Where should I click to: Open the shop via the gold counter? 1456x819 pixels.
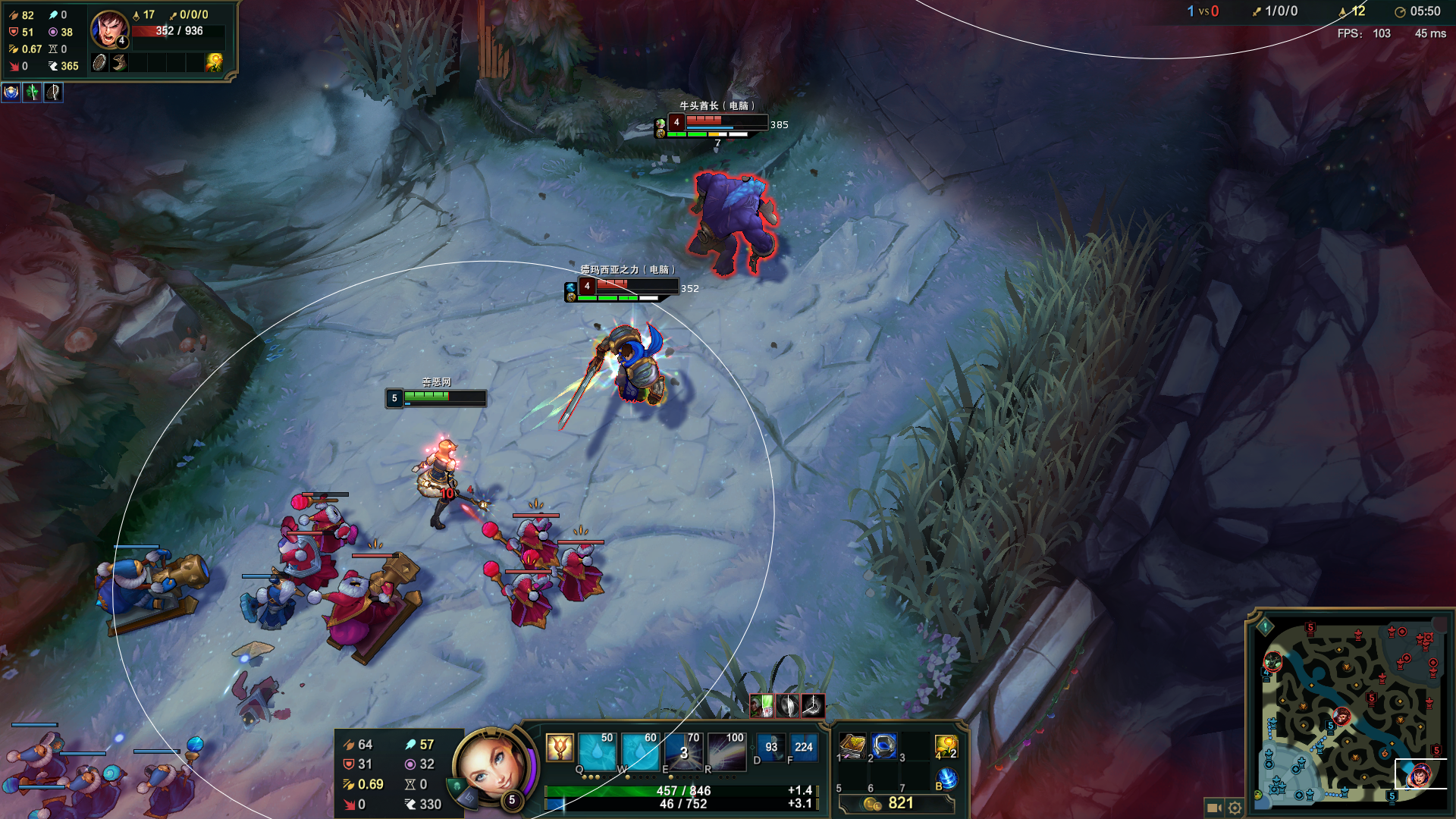coord(895,803)
